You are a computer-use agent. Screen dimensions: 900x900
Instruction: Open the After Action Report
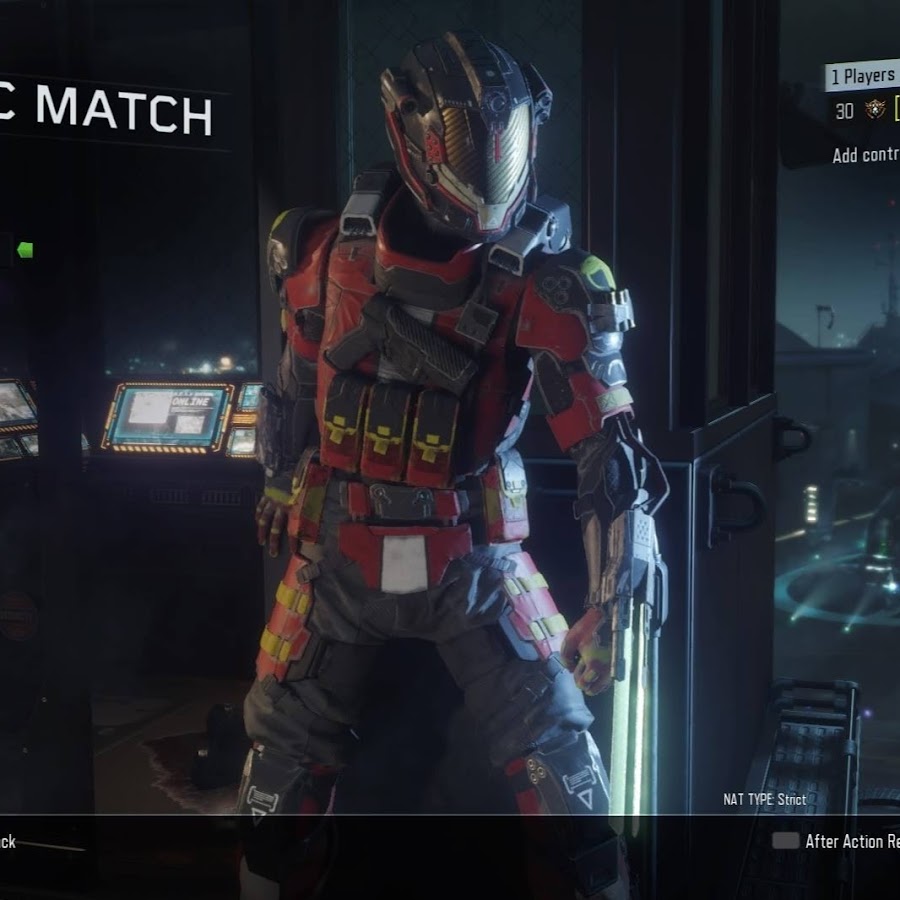(850, 841)
